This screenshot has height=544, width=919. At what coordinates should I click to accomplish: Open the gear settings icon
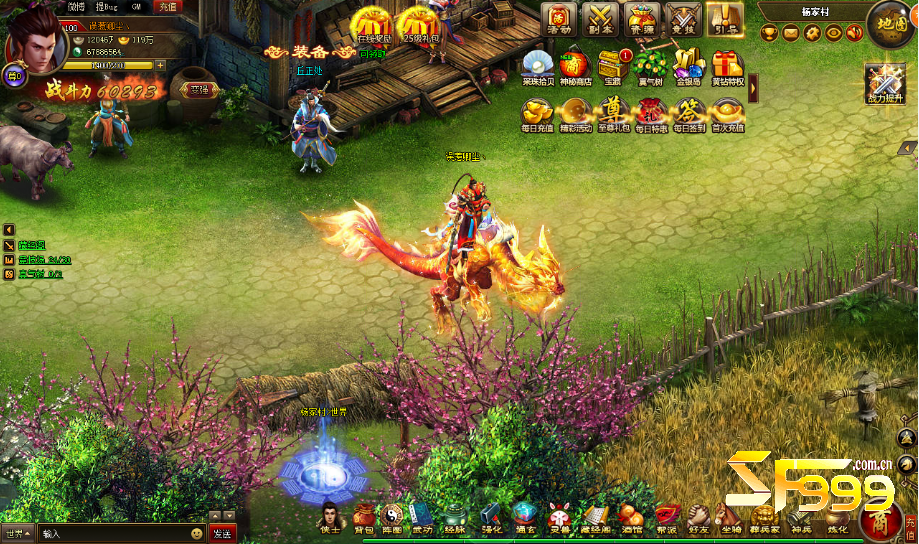tap(811, 33)
